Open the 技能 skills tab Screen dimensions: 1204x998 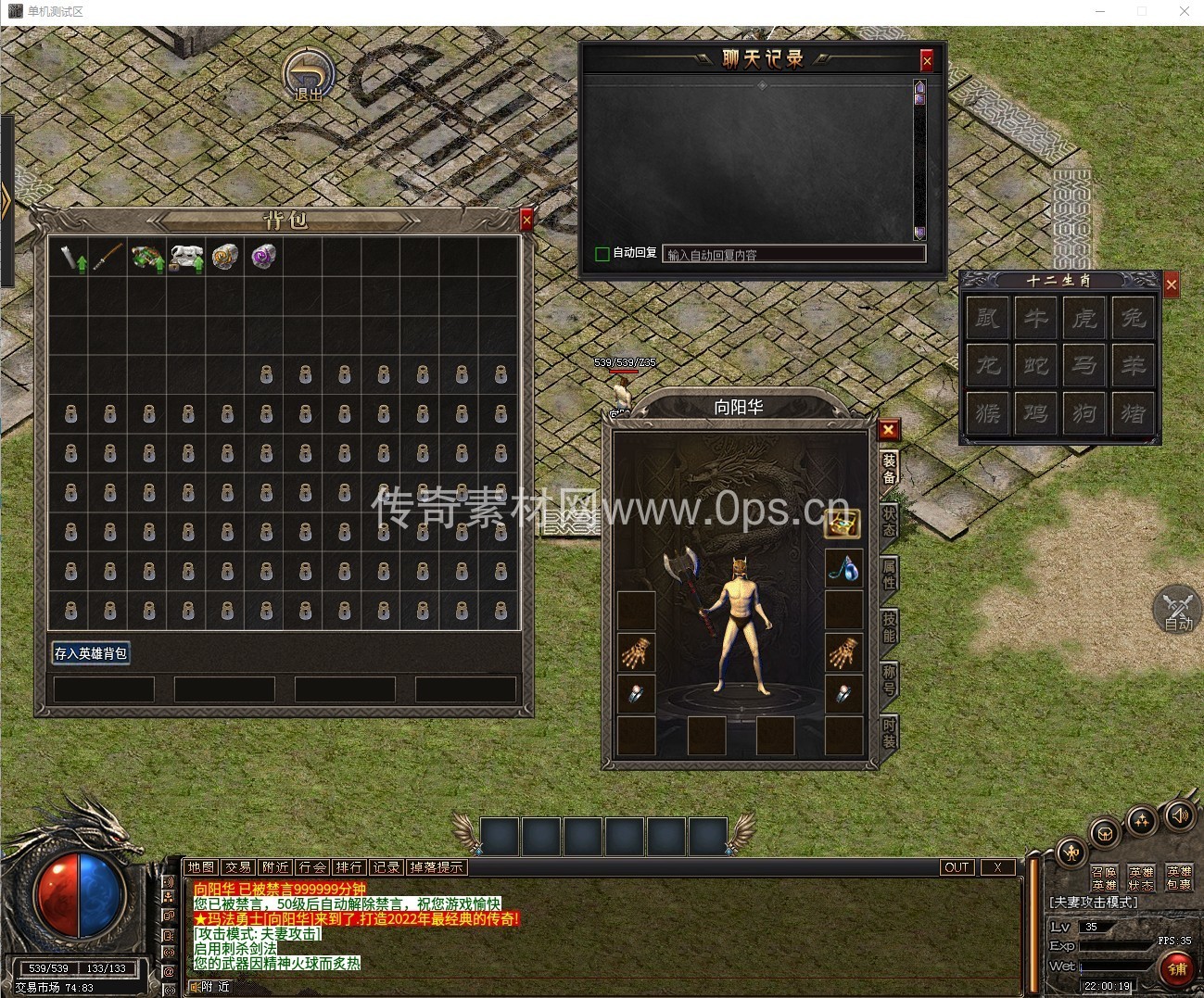pos(888,626)
